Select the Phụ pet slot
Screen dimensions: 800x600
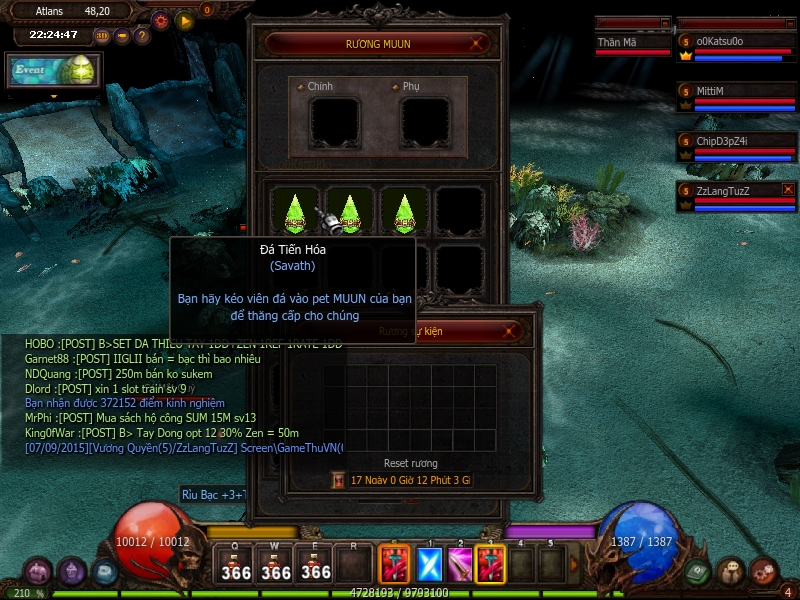coord(426,121)
